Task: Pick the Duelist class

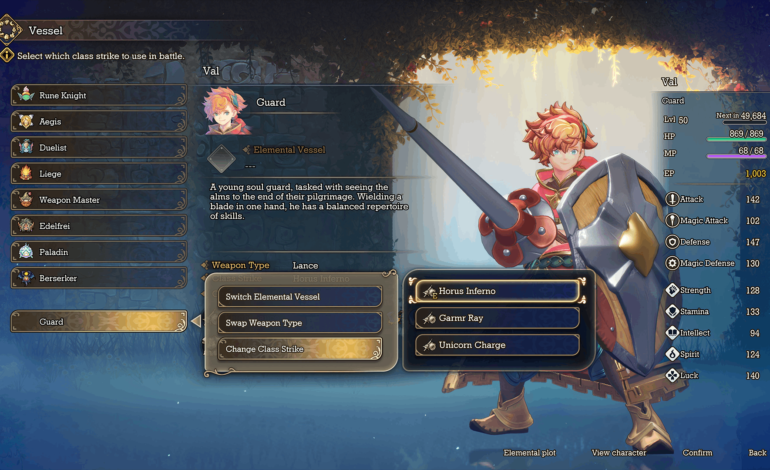Action: [98, 147]
